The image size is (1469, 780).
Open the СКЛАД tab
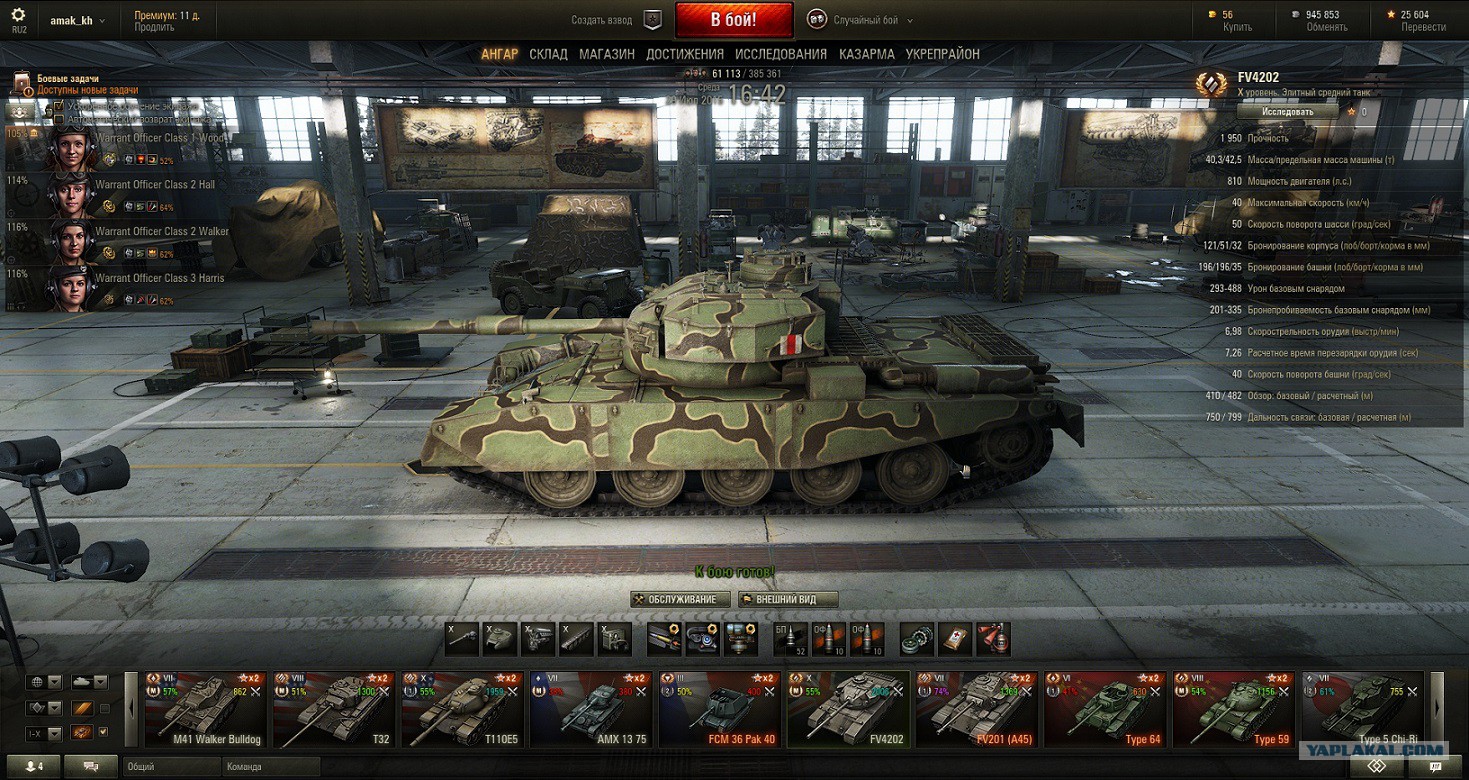pos(548,54)
